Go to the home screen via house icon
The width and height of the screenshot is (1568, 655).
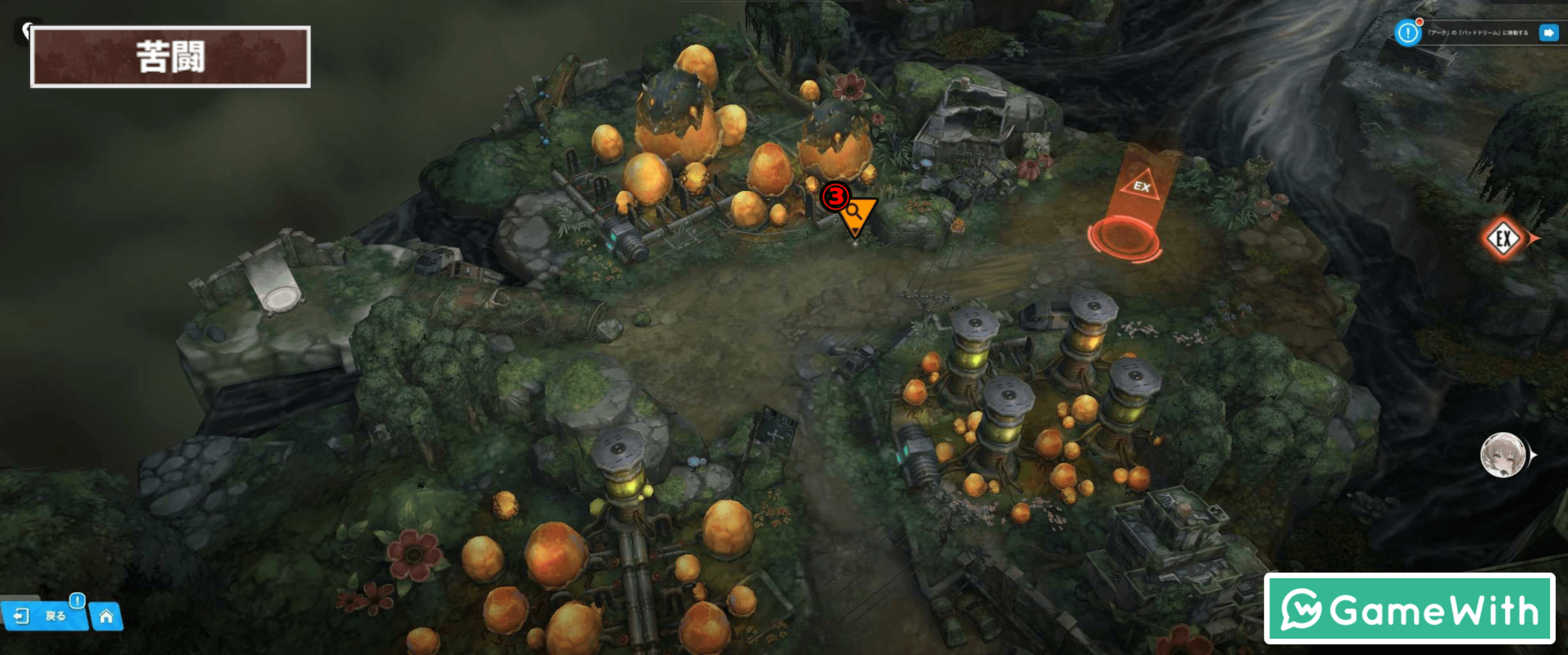pyautogui.click(x=106, y=617)
